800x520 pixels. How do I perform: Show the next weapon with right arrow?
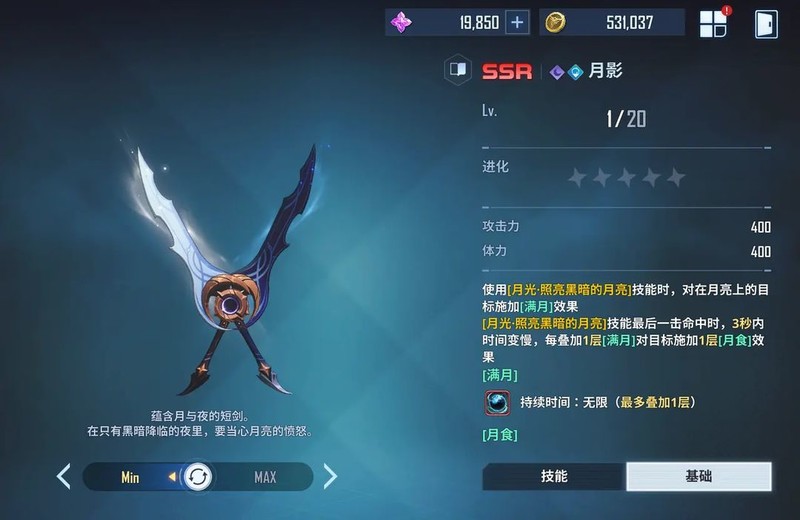330,476
